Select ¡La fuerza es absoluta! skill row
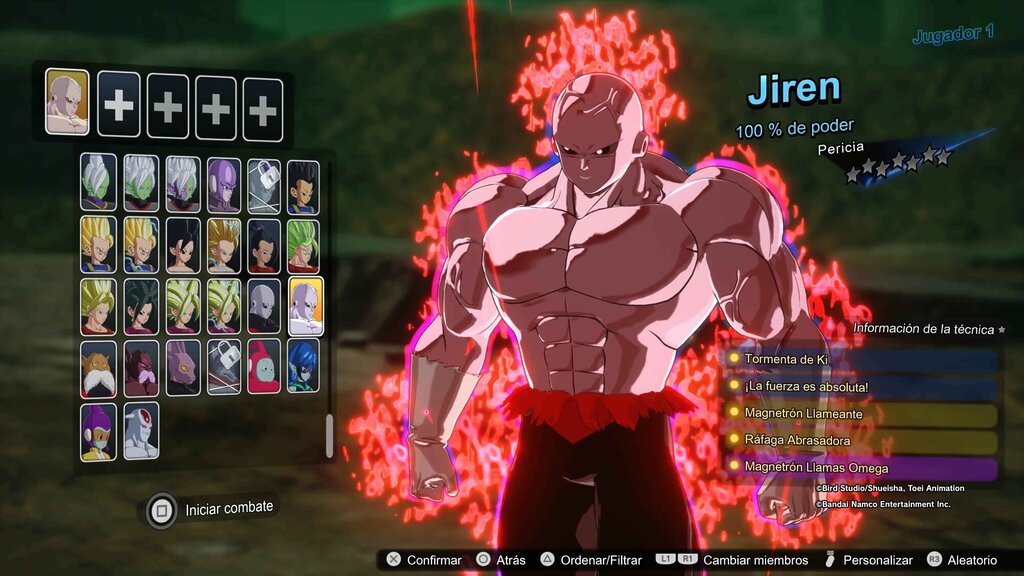The width and height of the screenshot is (1024, 576). (x=862, y=386)
